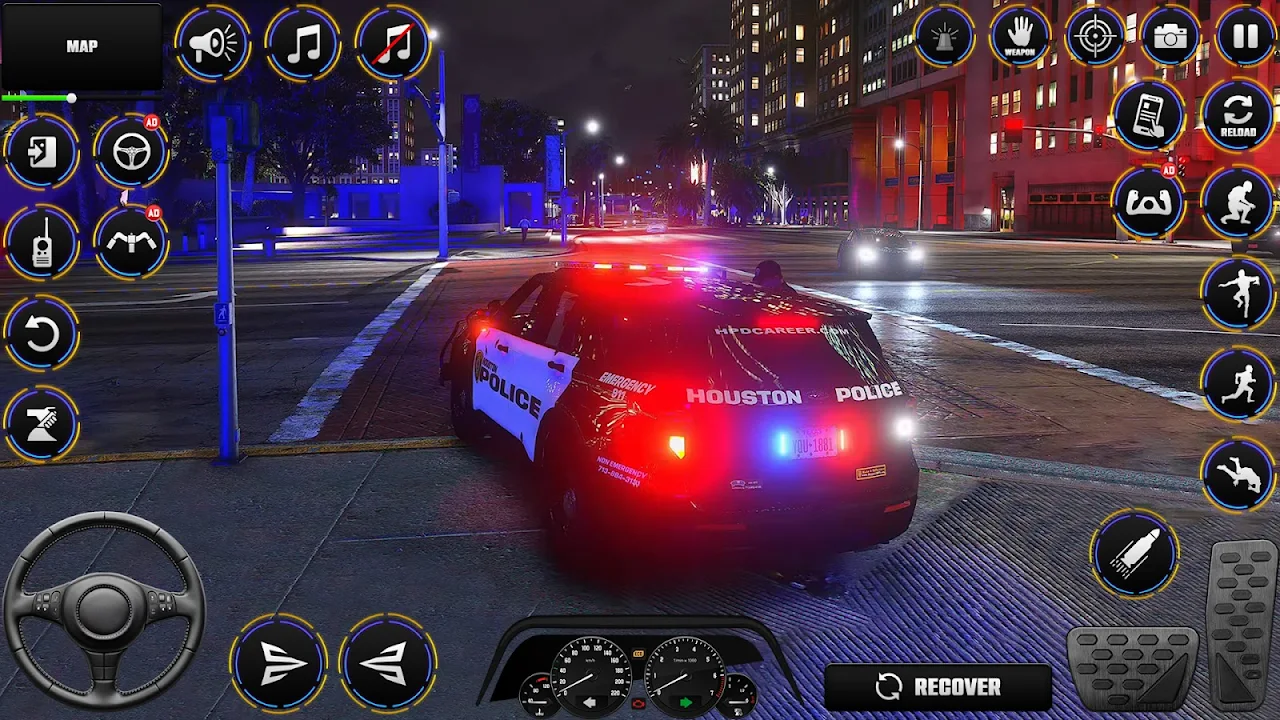Mute music with the crossed-out note
Screen dimensions: 1280x720
click(x=393, y=44)
